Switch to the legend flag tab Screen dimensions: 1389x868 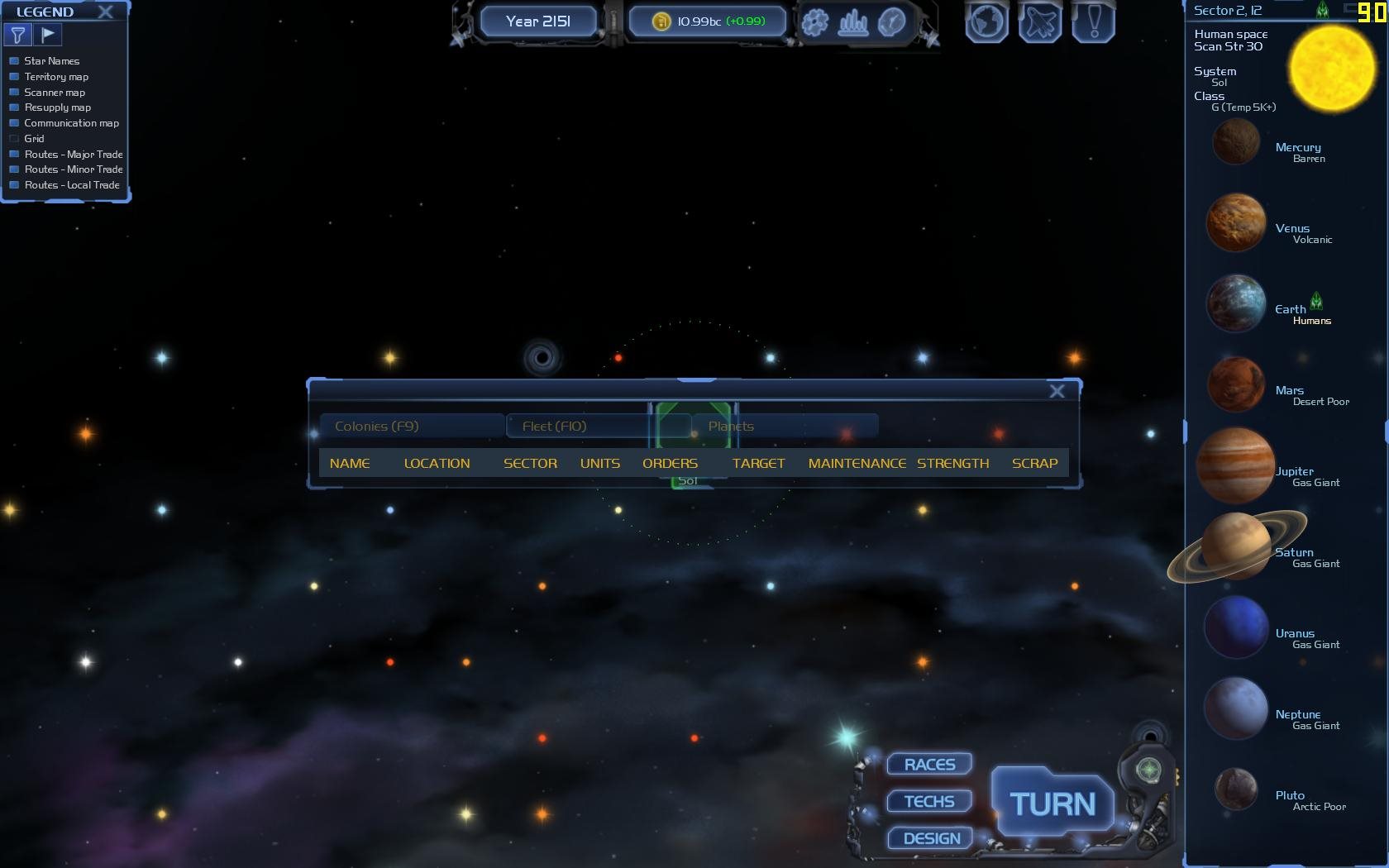(48, 35)
